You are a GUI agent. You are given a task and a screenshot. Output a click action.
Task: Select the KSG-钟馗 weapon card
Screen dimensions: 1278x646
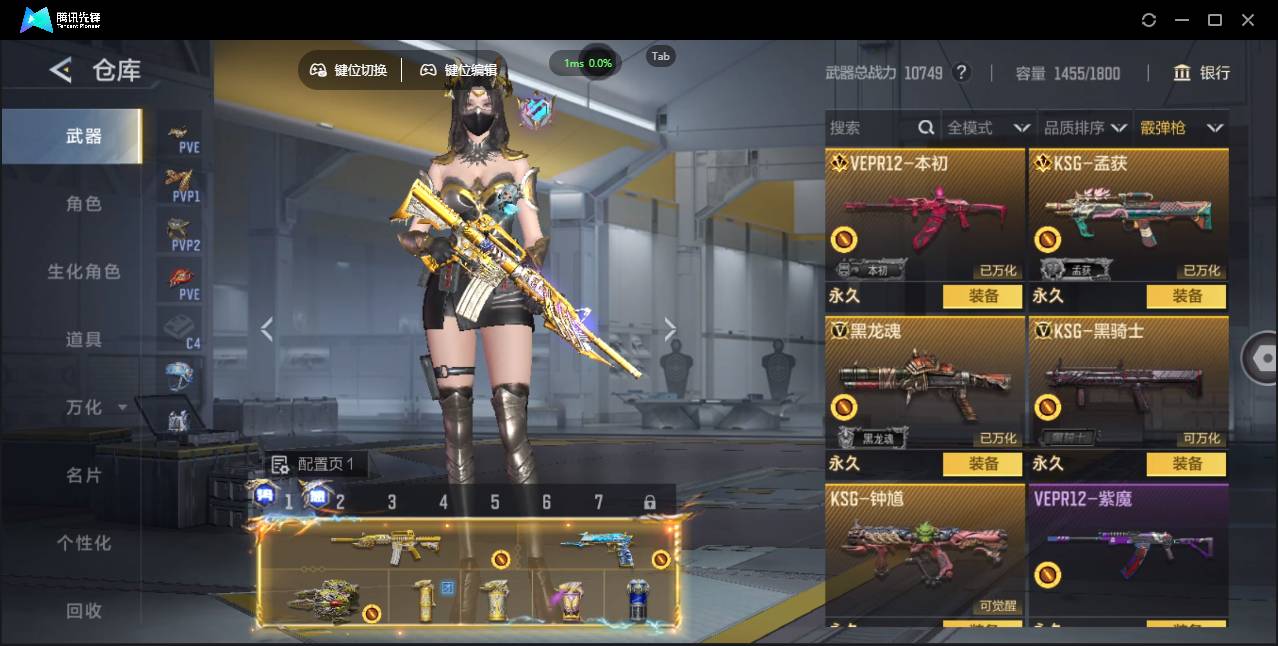coord(925,550)
